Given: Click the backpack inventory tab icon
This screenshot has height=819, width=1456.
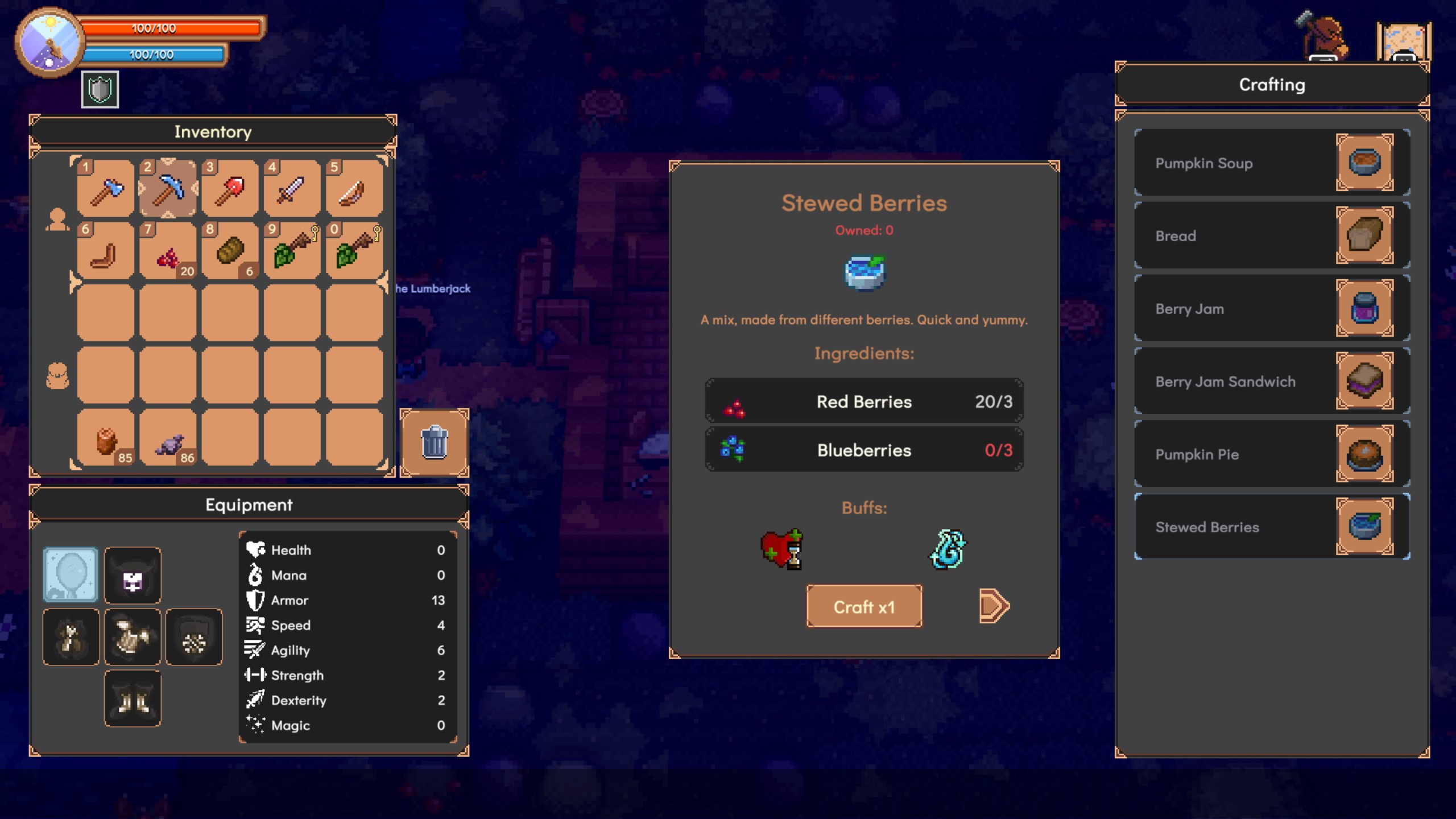Looking at the screenshot, I should coord(57,376).
